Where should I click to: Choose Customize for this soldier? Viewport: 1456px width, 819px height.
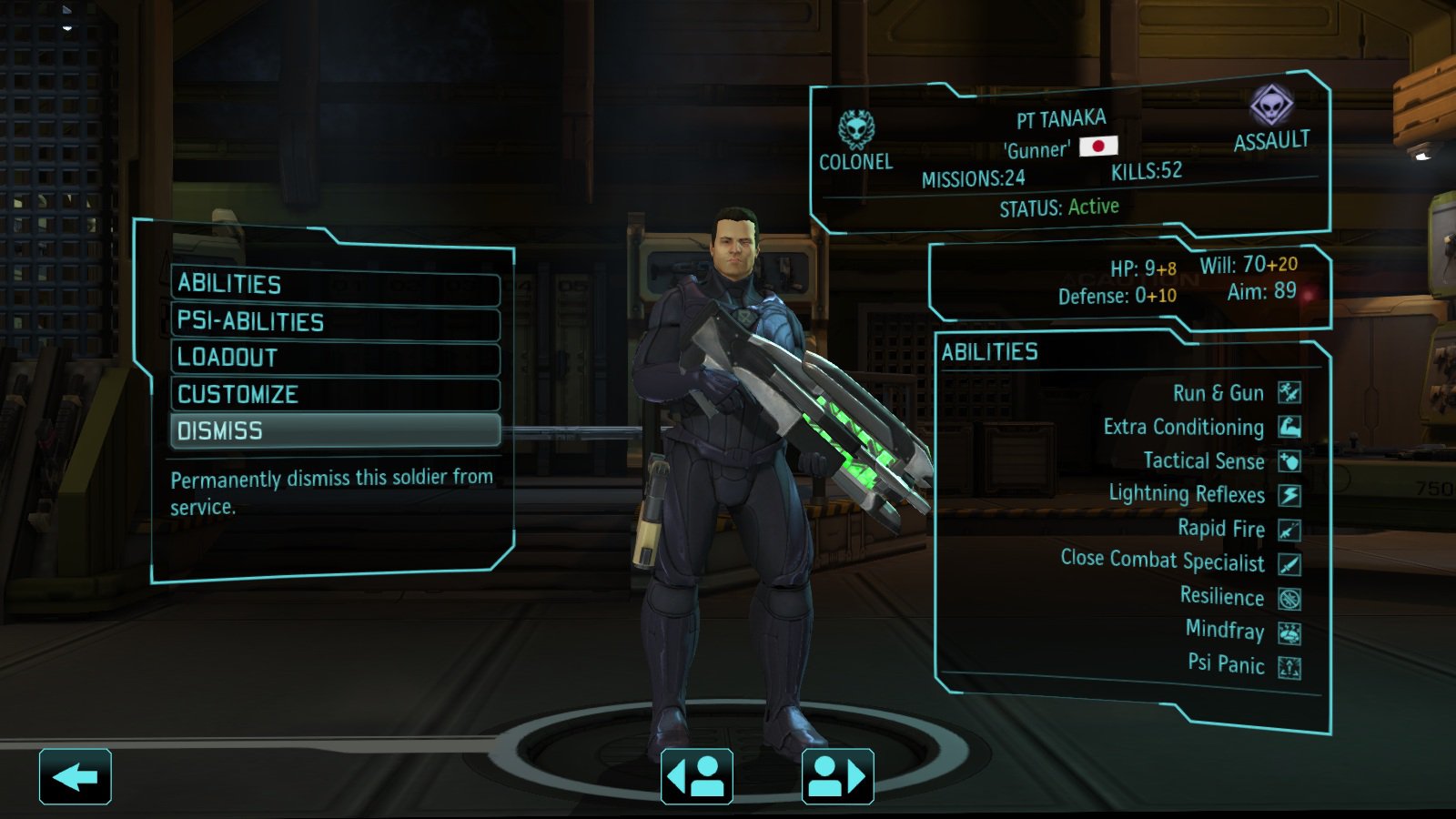[x=334, y=395]
